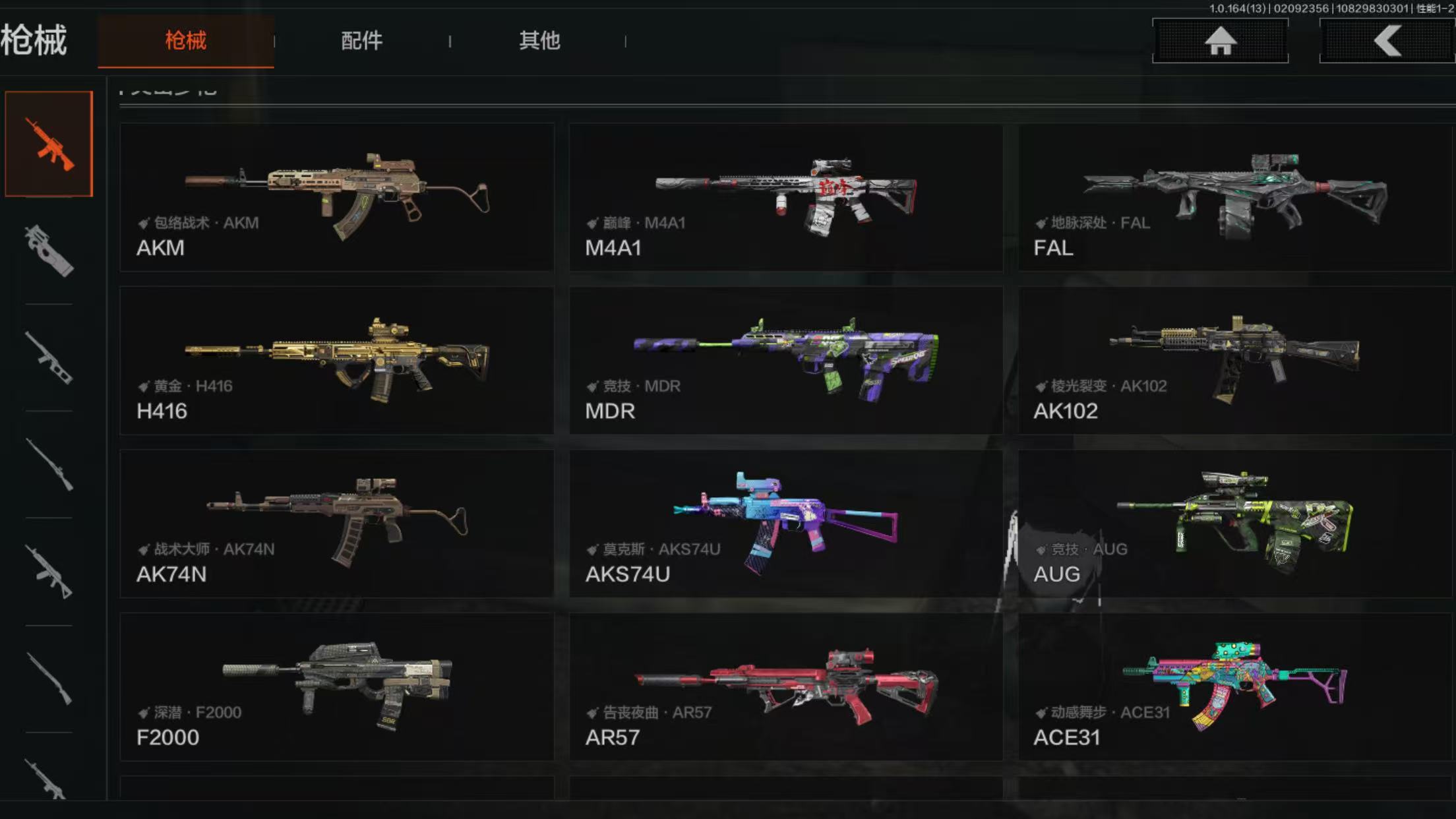Select the F2000 weapon tile
The width and height of the screenshot is (1456, 819).
tap(337, 686)
